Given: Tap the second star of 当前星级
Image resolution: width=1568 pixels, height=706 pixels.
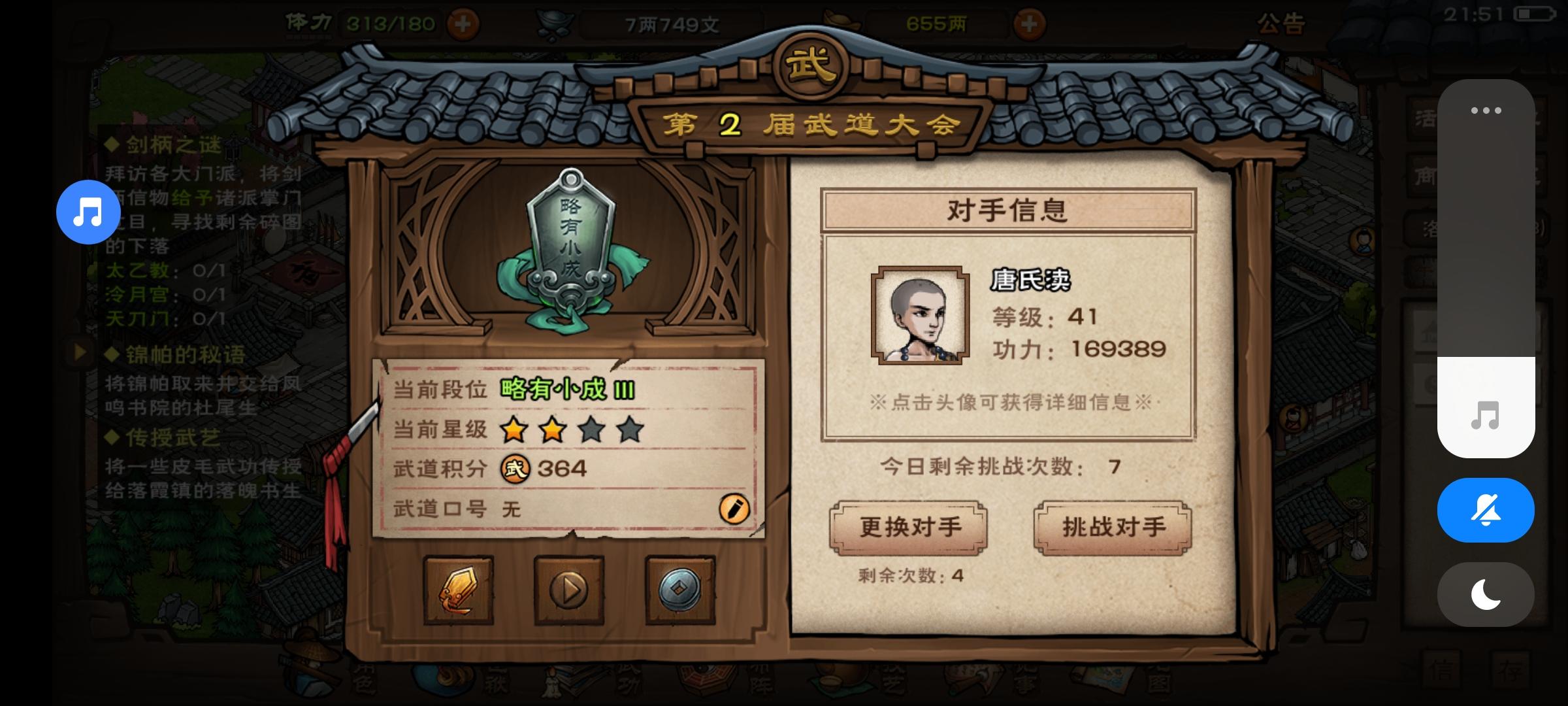Looking at the screenshot, I should [x=551, y=431].
